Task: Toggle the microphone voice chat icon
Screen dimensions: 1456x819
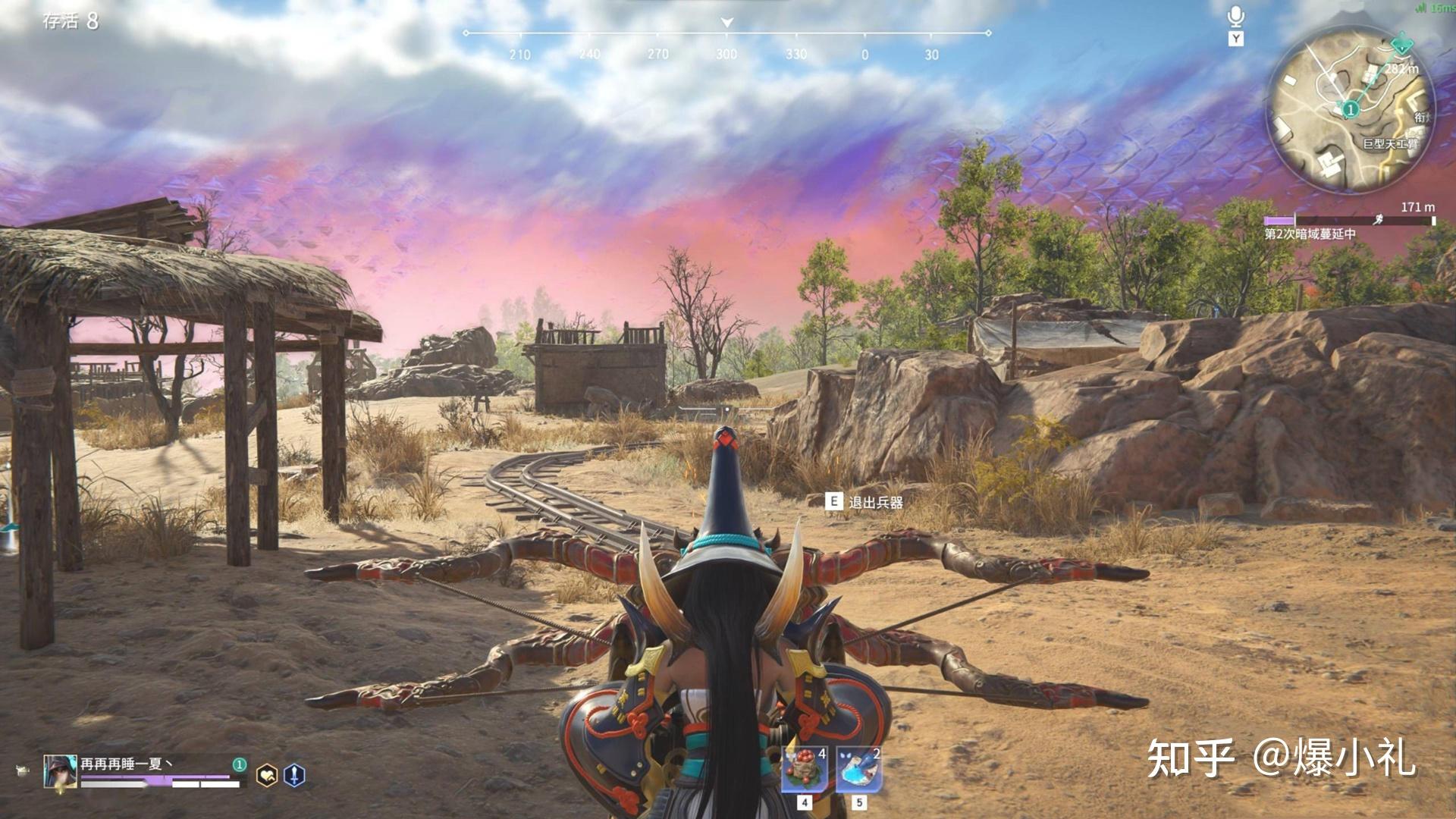Action: tap(1236, 17)
